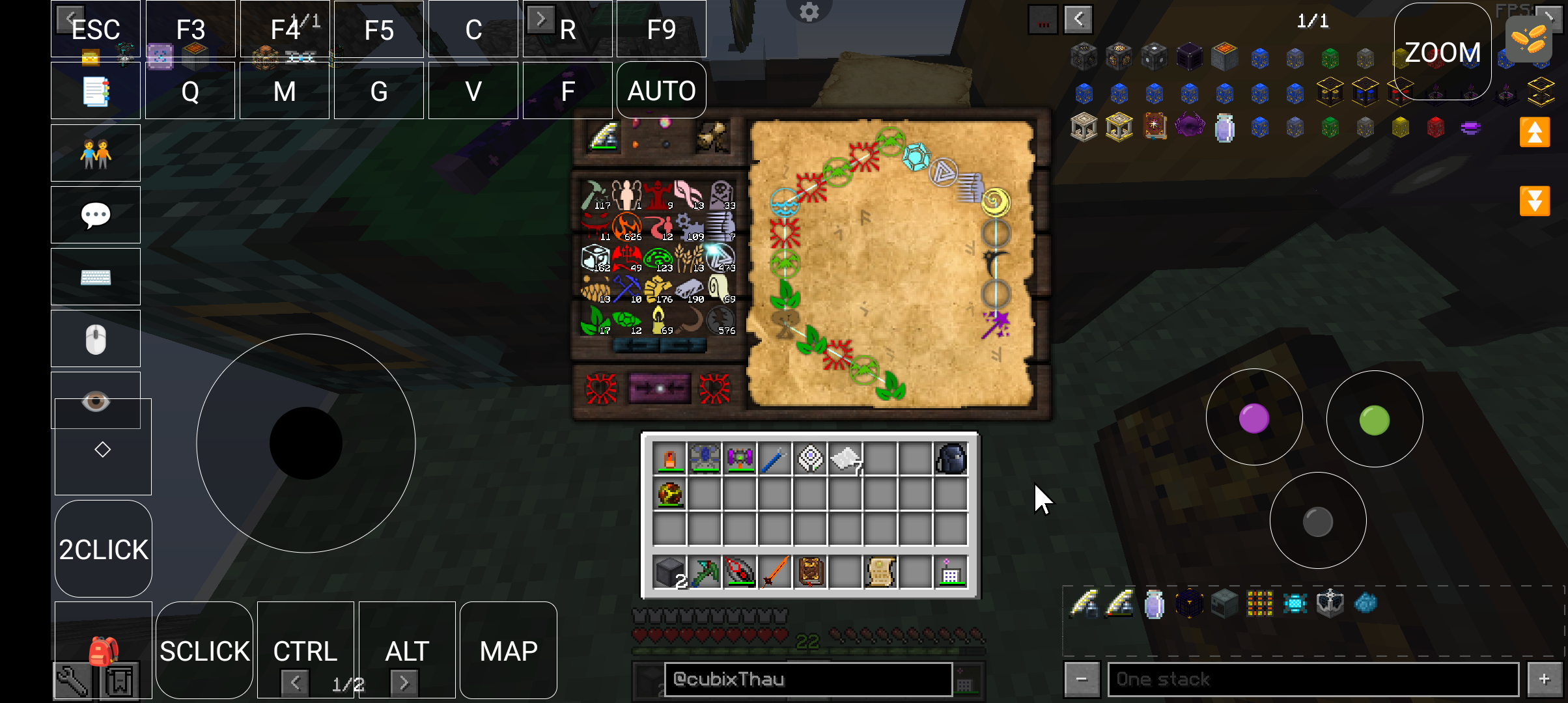This screenshot has height=703, width=1568.
Task: Toggle the CTRL modifier button
Action: click(x=305, y=650)
